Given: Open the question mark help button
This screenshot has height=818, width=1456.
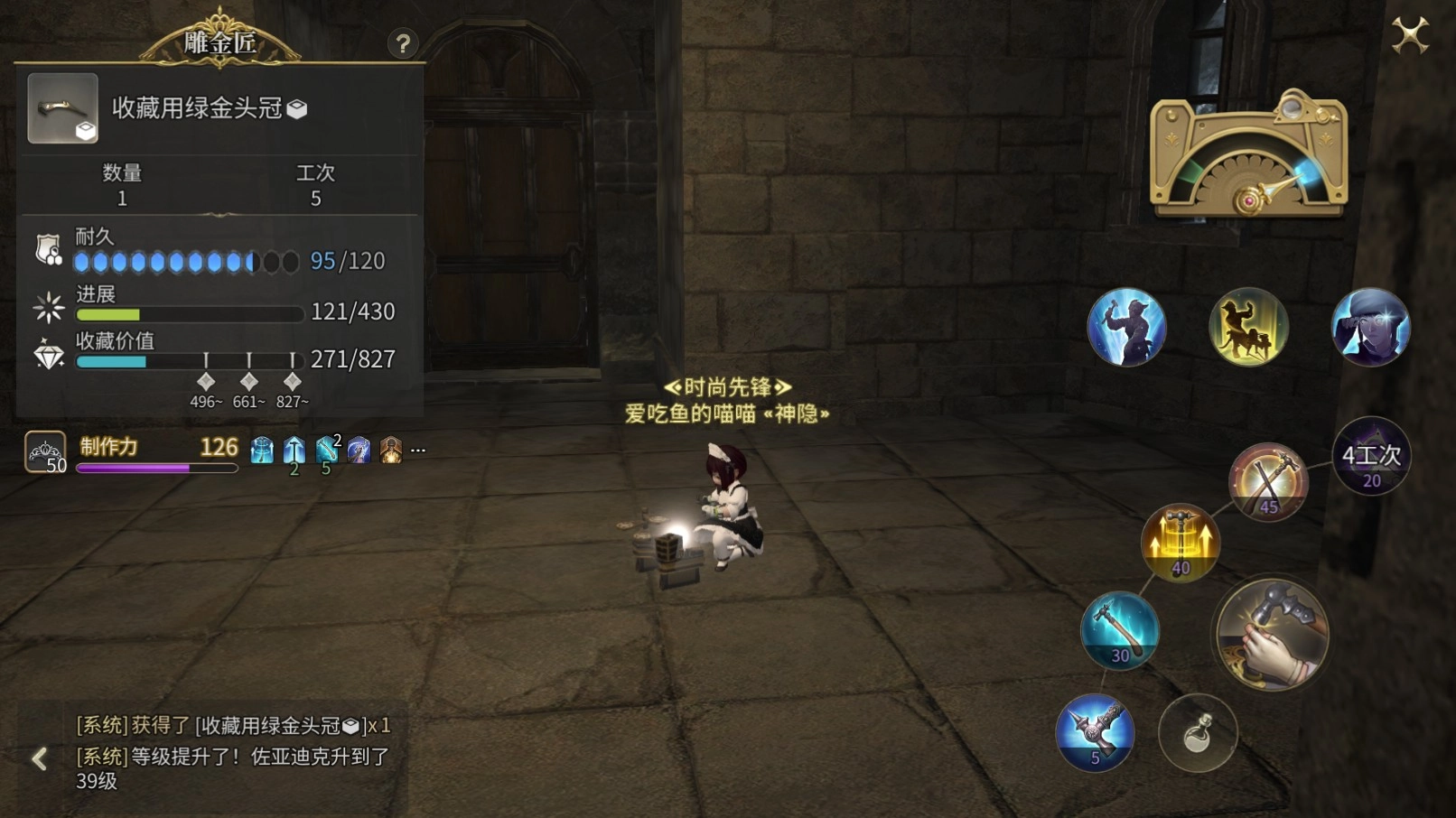Looking at the screenshot, I should [x=403, y=43].
